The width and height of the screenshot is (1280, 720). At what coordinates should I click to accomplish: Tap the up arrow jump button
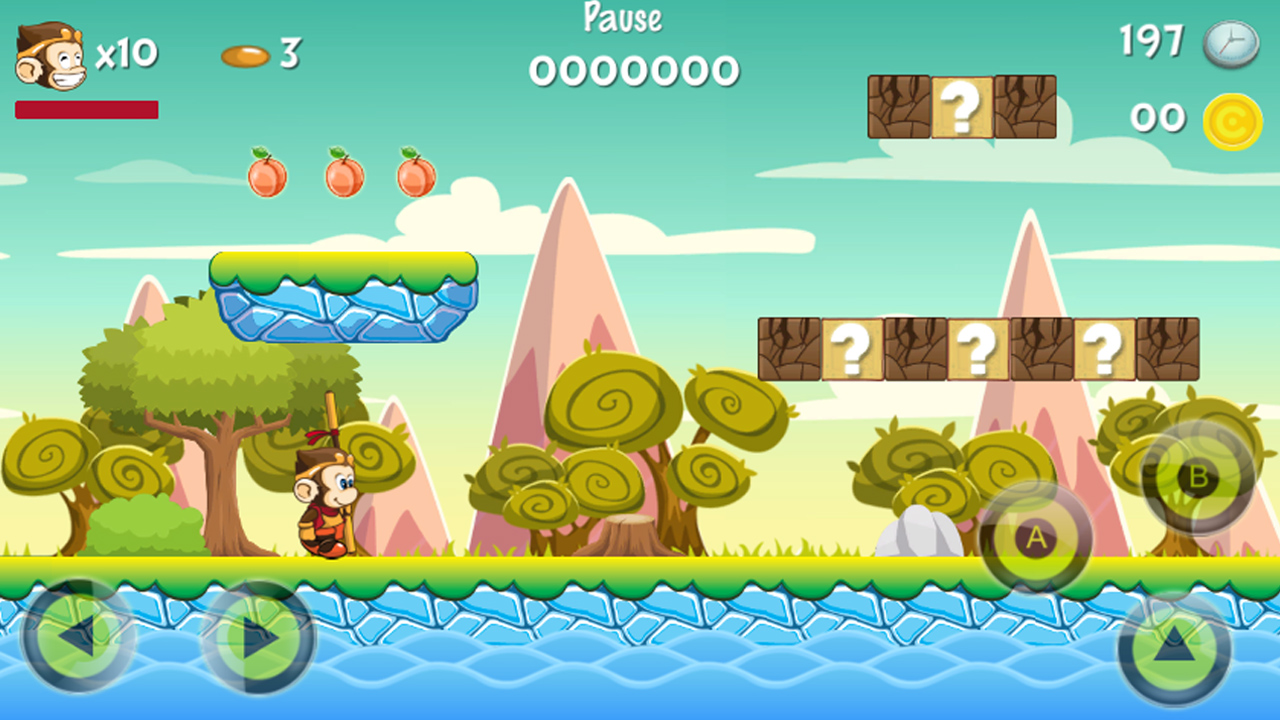coord(1174,650)
